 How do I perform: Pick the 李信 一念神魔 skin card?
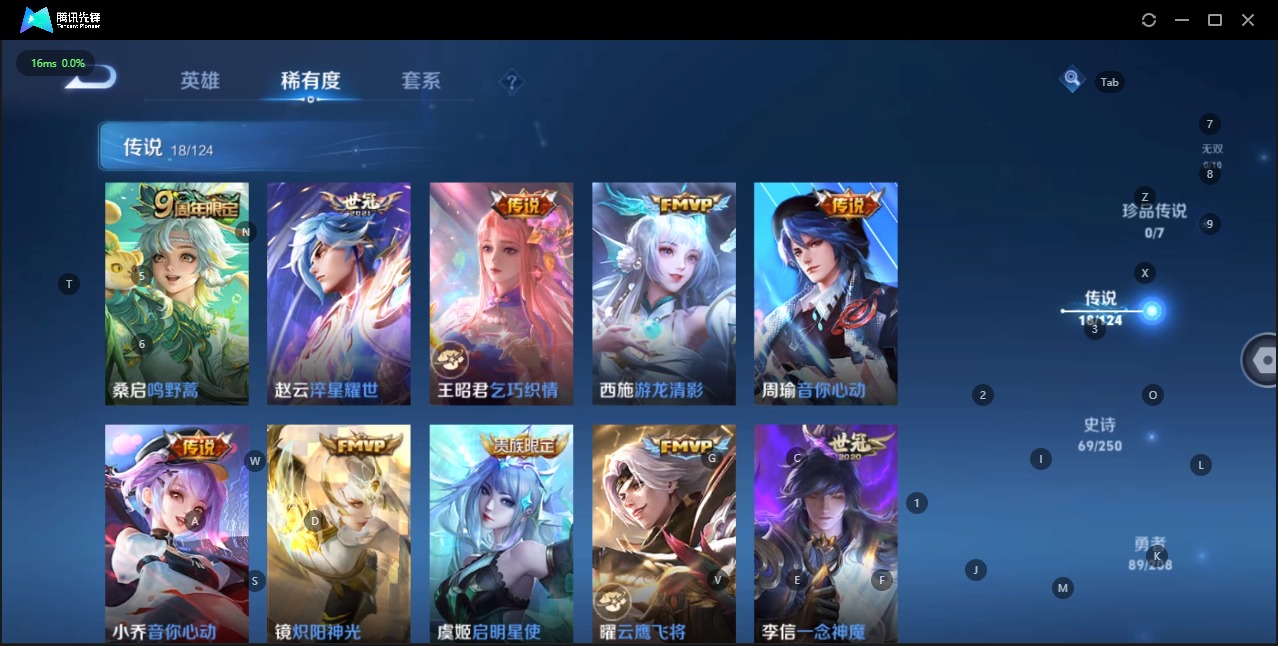(825, 533)
